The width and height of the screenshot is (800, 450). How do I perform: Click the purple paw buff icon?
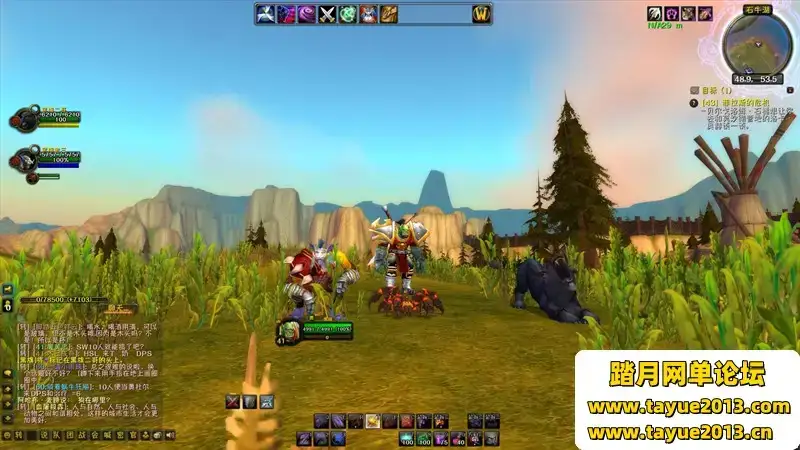click(672, 13)
